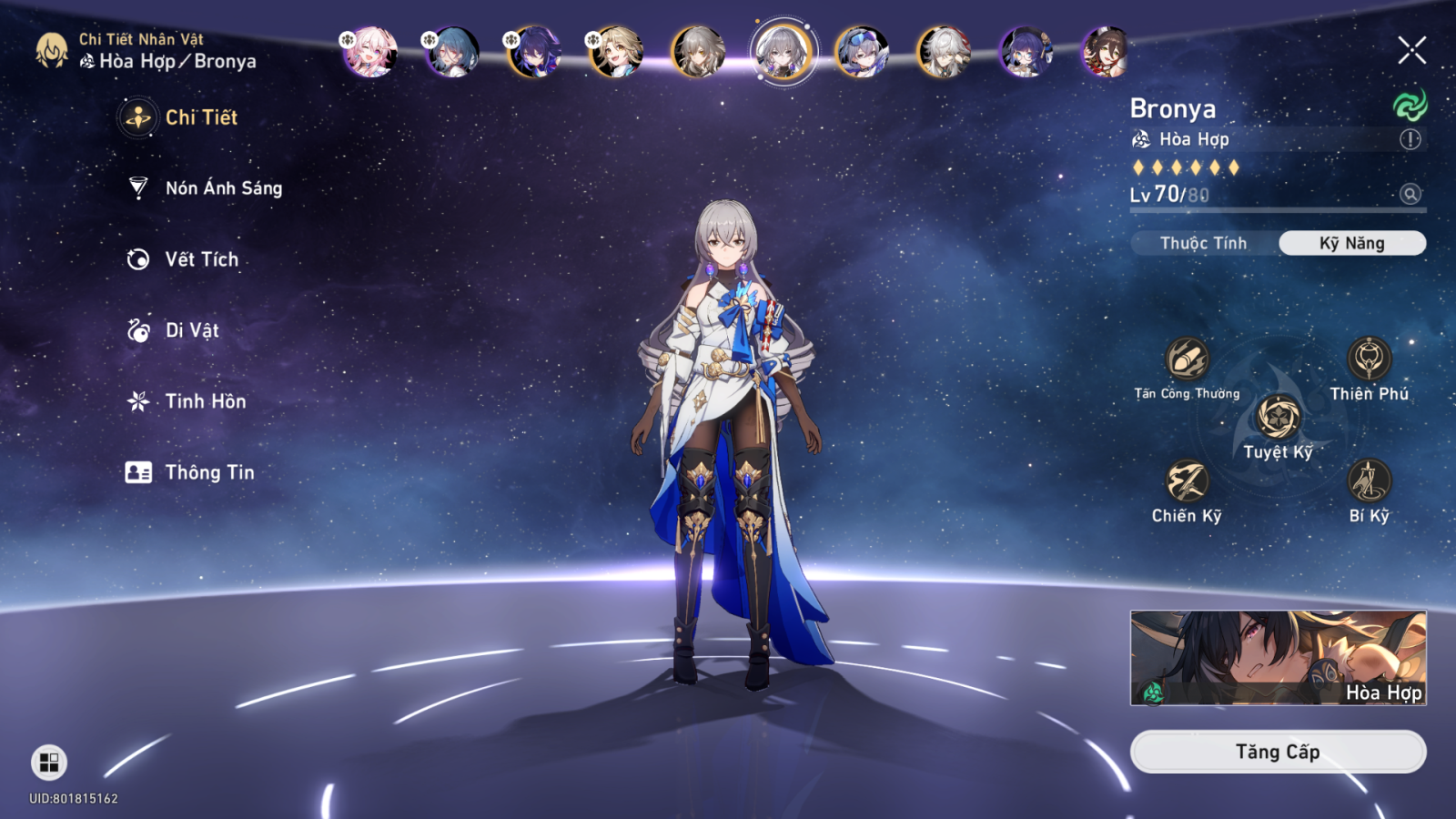This screenshot has height=819, width=1456.
Task: Open the exclamation info icon
Action: (x=1410, y=139)
